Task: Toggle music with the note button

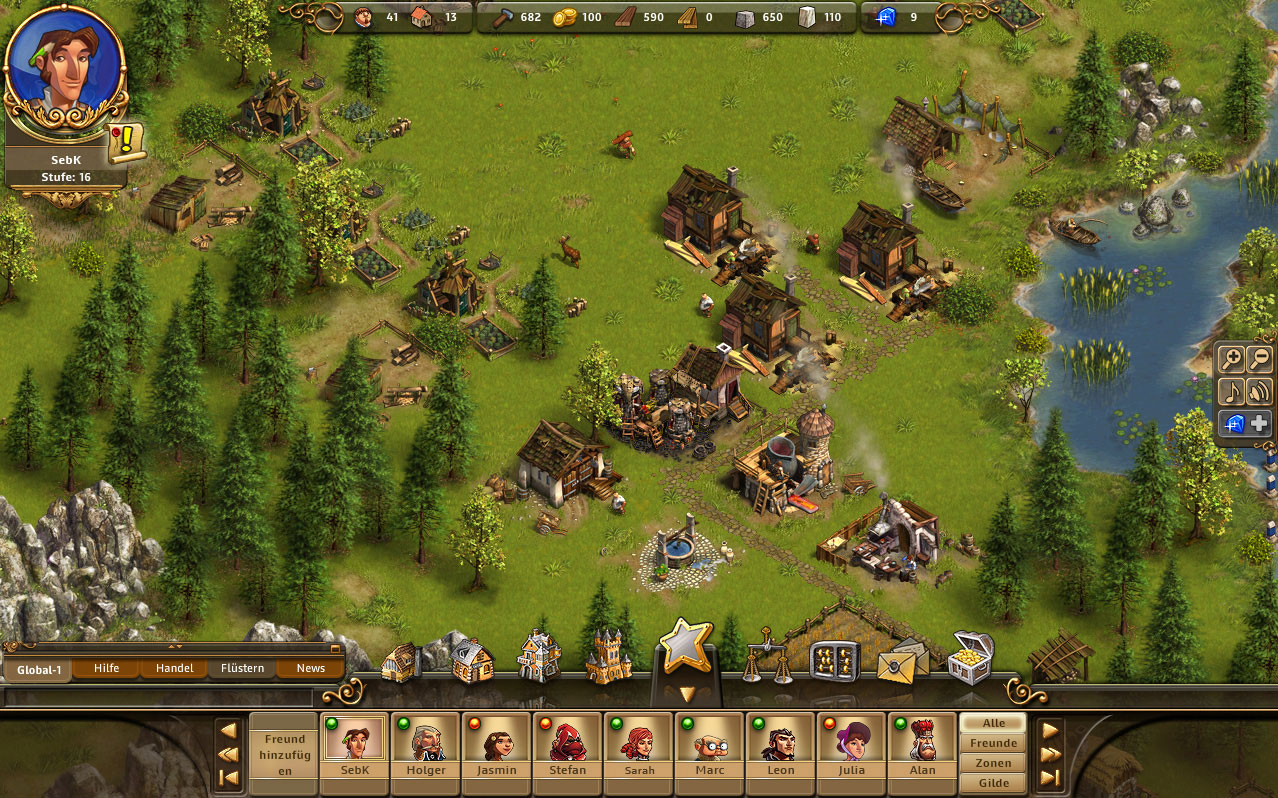Action: [x=1231, y=391]
